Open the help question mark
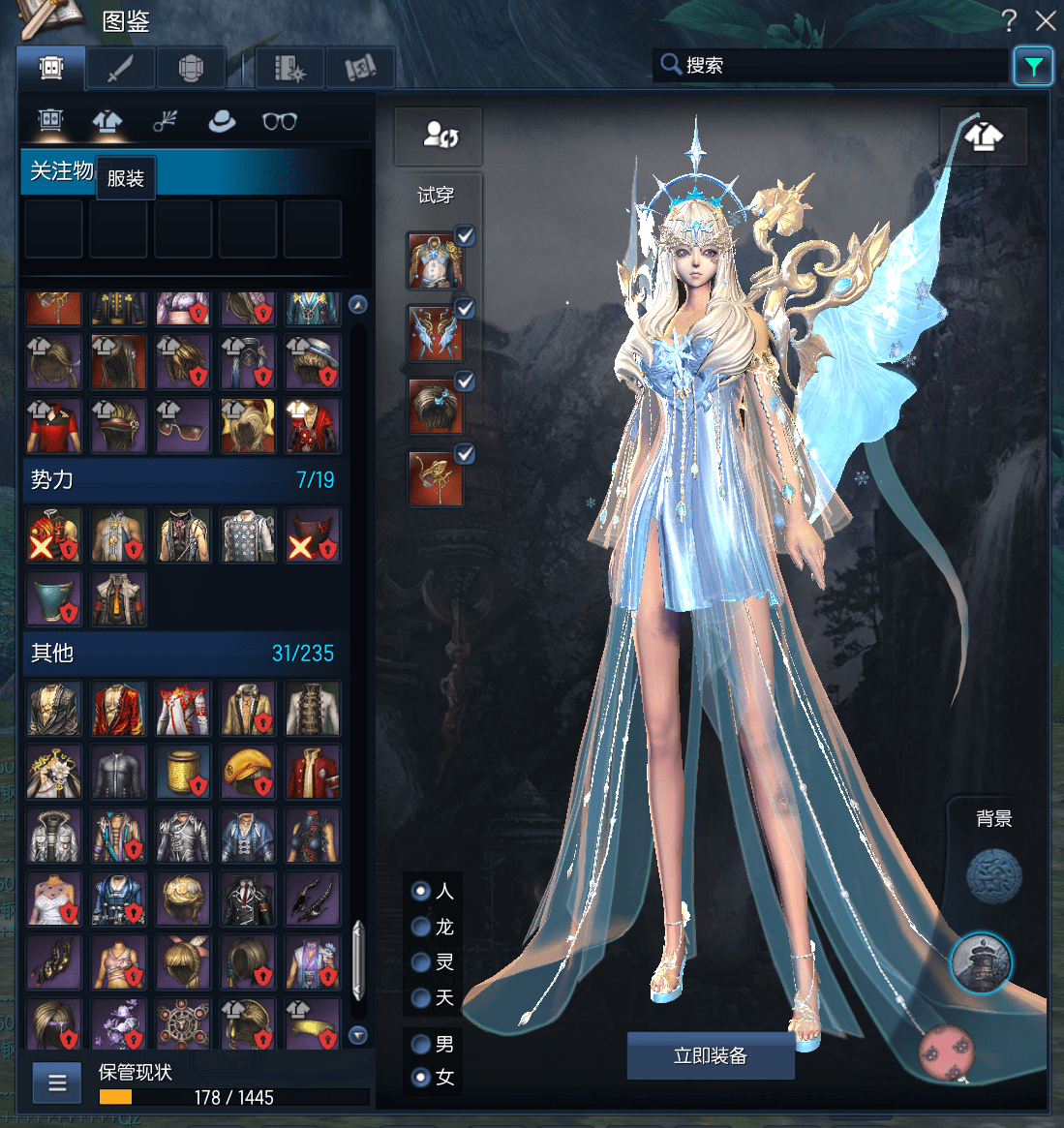Viewport: 1064px width, 1128px height. point(1009,20)
